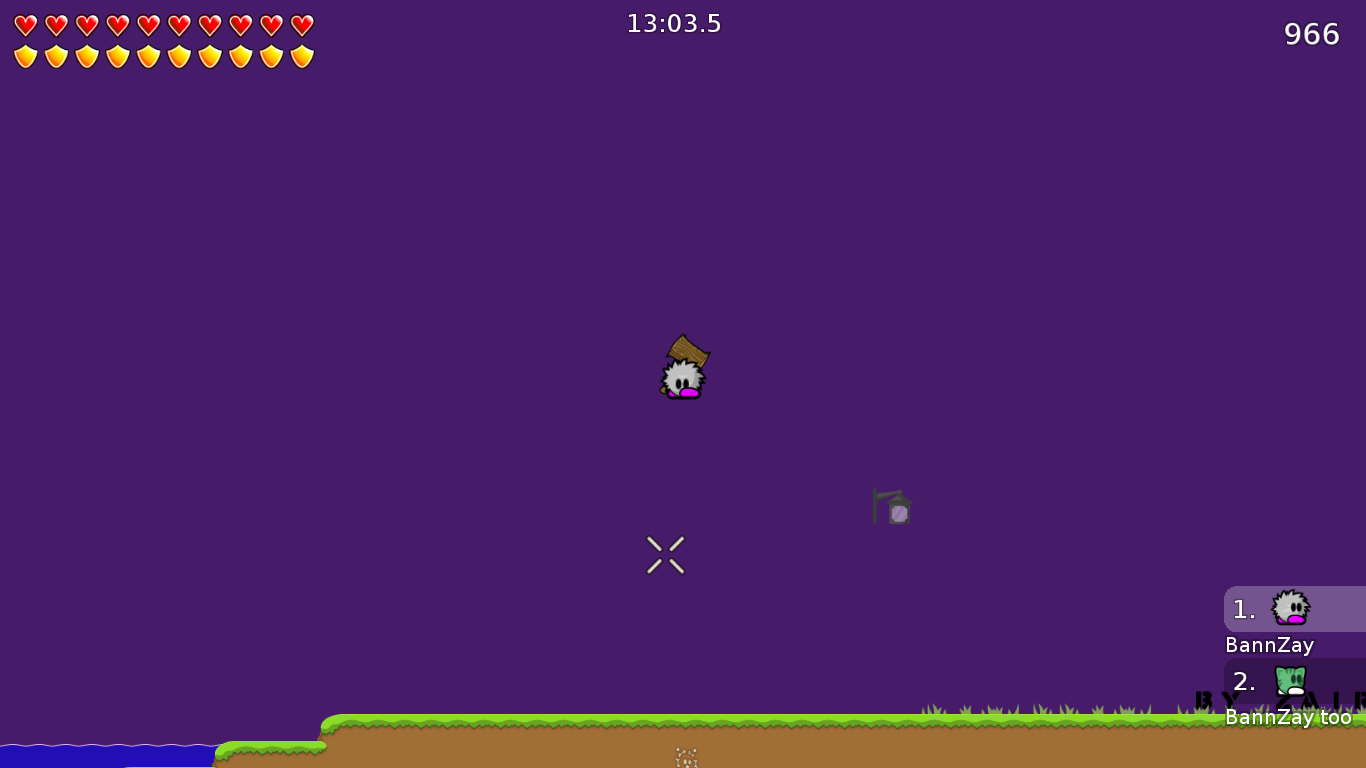The image size is (1366, 768).
Task: Click the blue water at the bottom left
Action: (100, 755)
